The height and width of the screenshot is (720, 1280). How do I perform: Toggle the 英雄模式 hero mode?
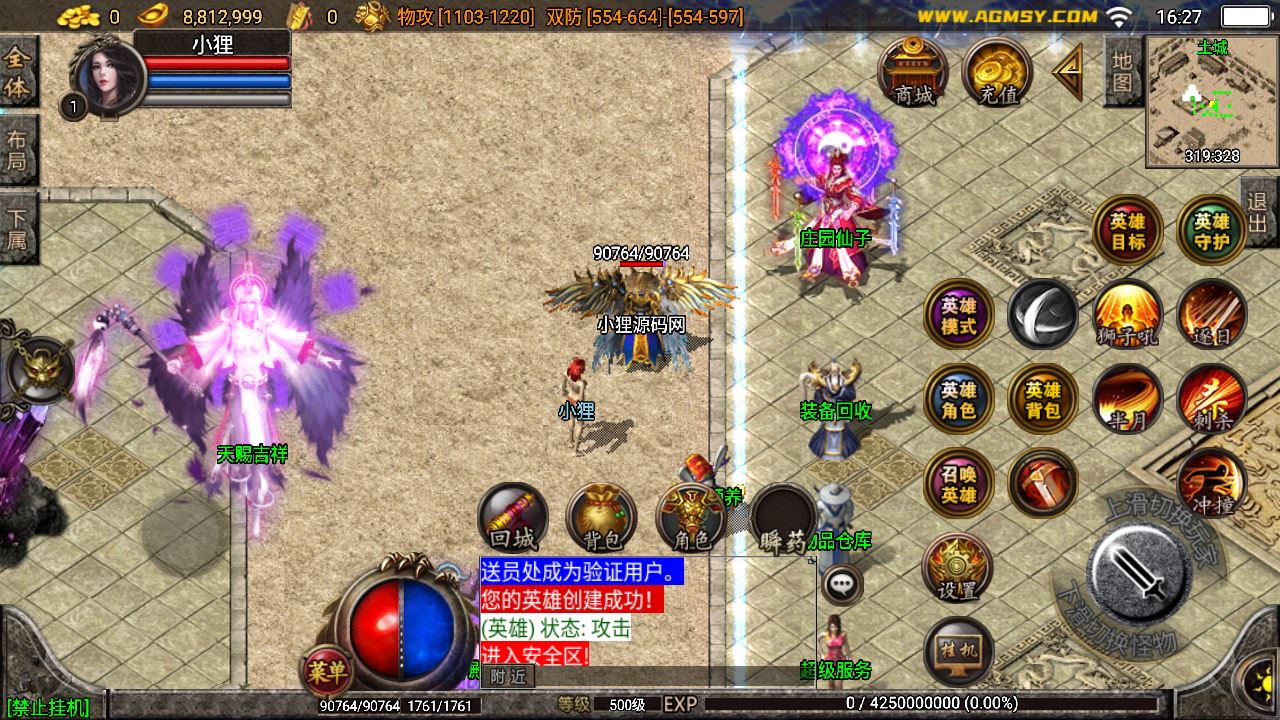[957, 315]
